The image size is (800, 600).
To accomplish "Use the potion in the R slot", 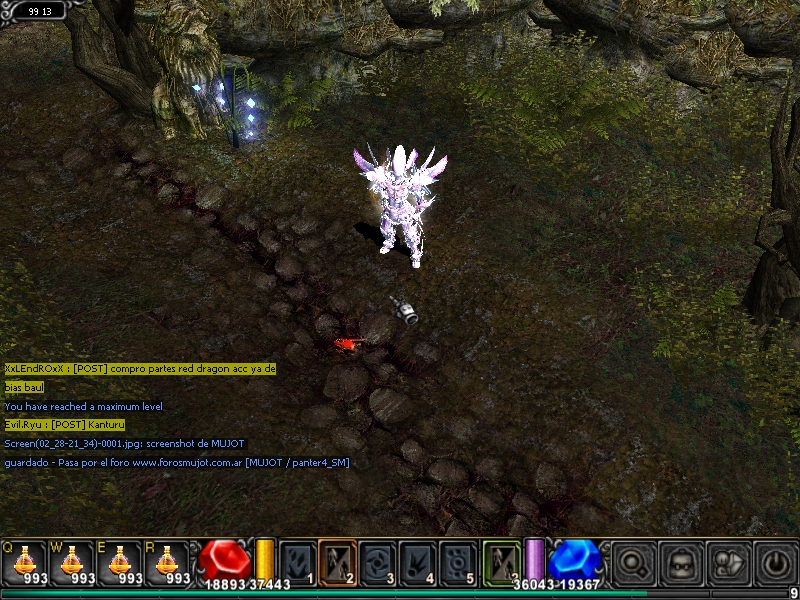I will (168, 562).
